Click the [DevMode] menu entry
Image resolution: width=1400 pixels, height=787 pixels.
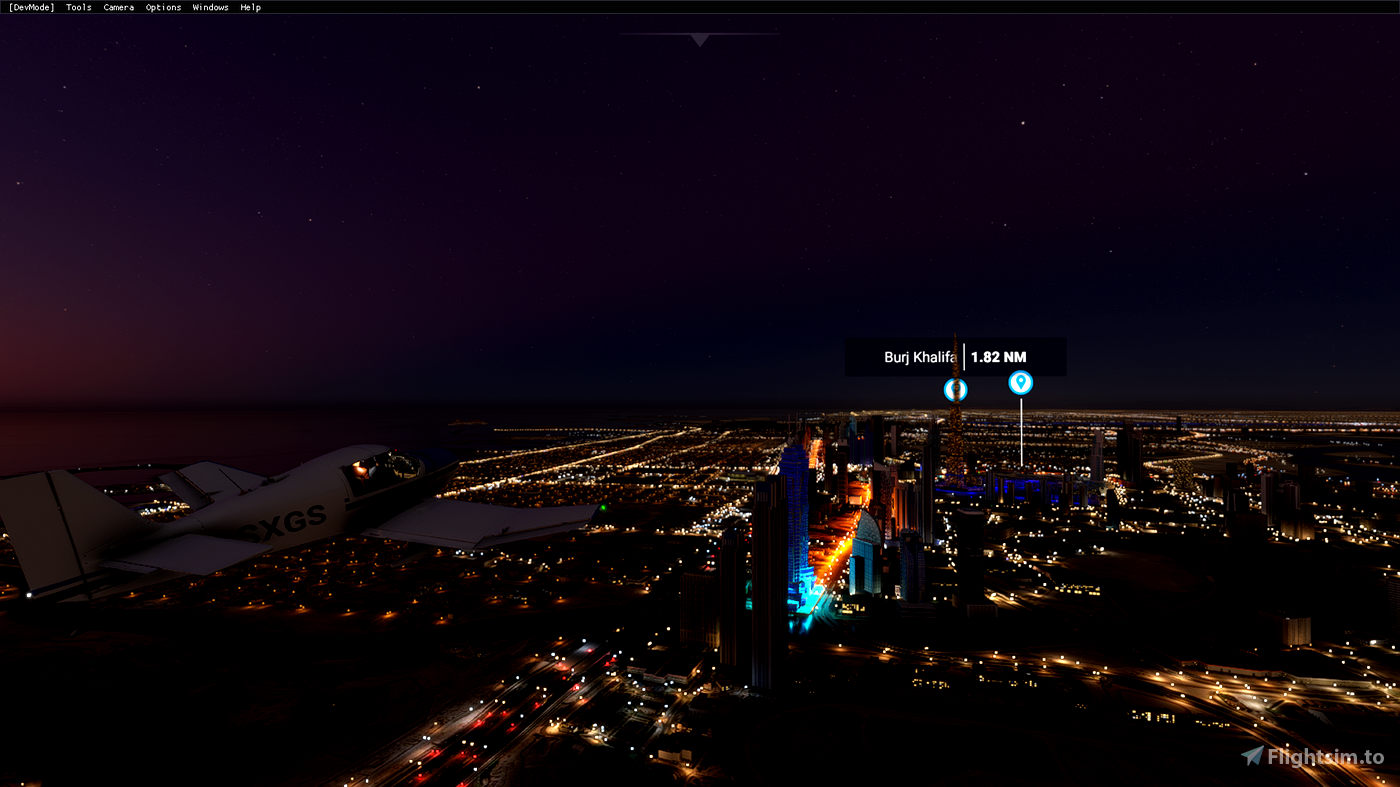31,7
